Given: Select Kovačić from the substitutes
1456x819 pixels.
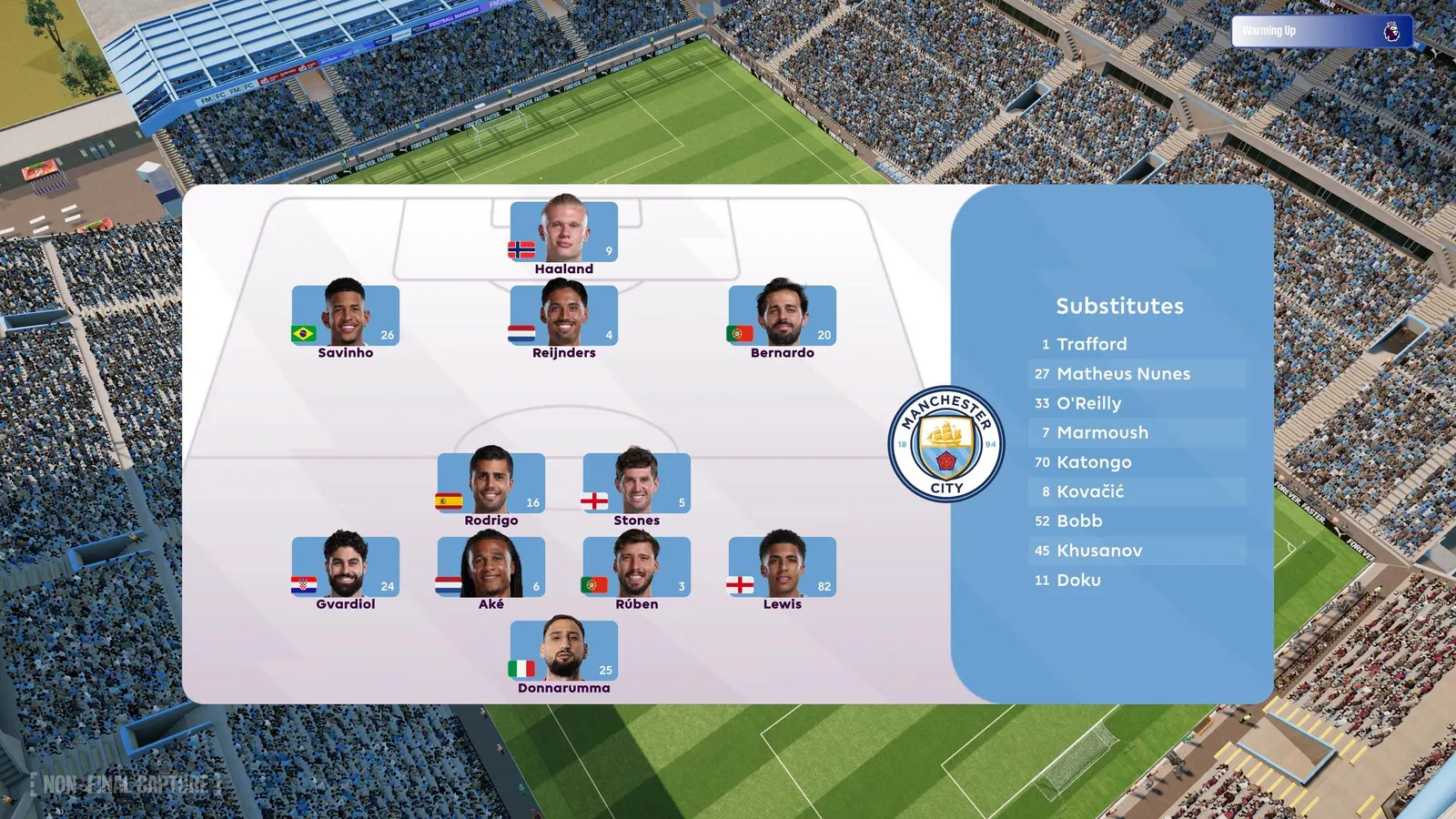Looking at the screenshot, I should coord(1092,491).
